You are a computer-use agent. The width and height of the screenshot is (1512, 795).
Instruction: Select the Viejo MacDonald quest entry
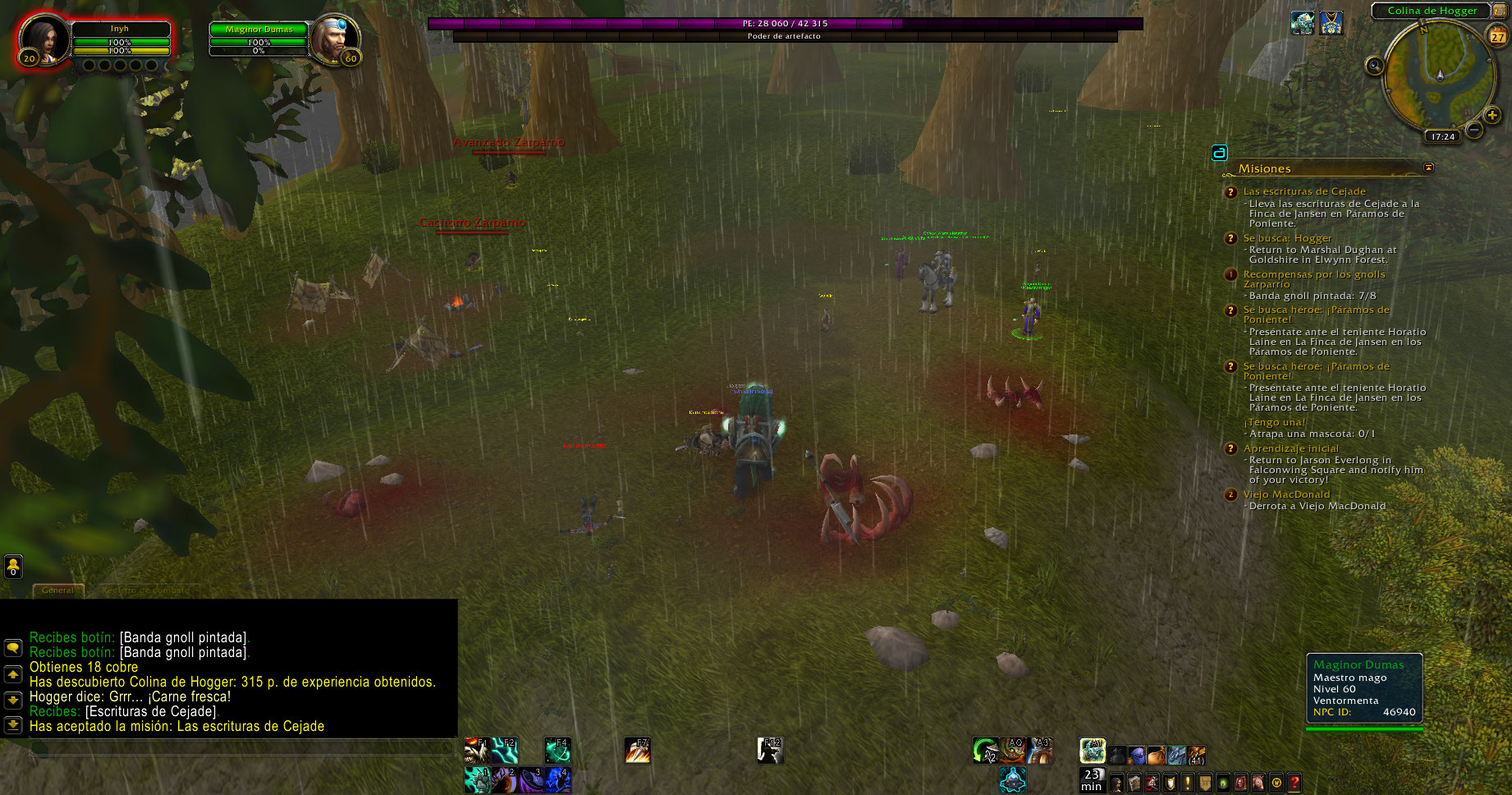[x=1286, y=494]
